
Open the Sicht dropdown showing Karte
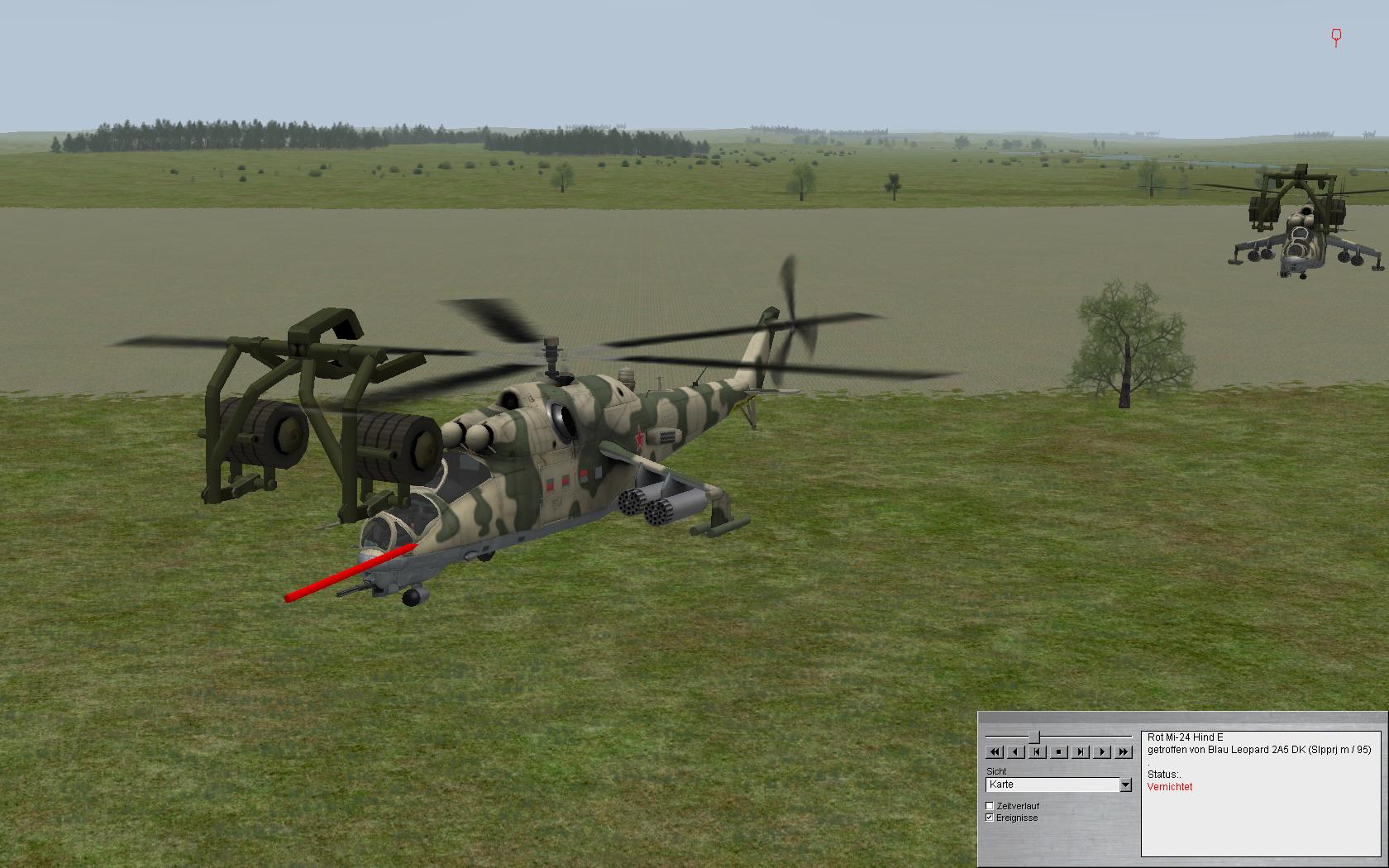click(1125, 785)
